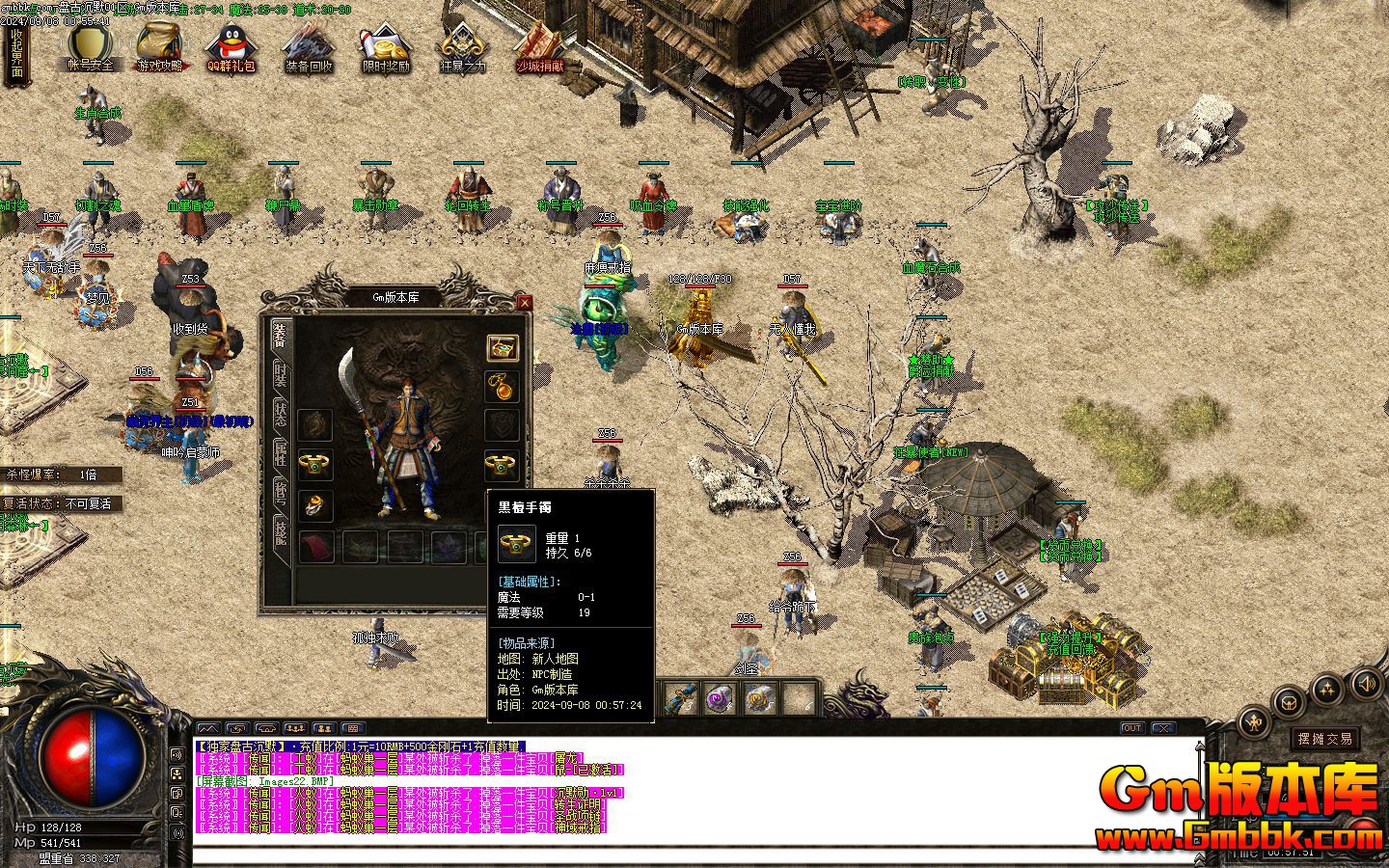Open the 帐号安全 account security menu
This screenshot has width=1389, height=868.
coord(90,46)
